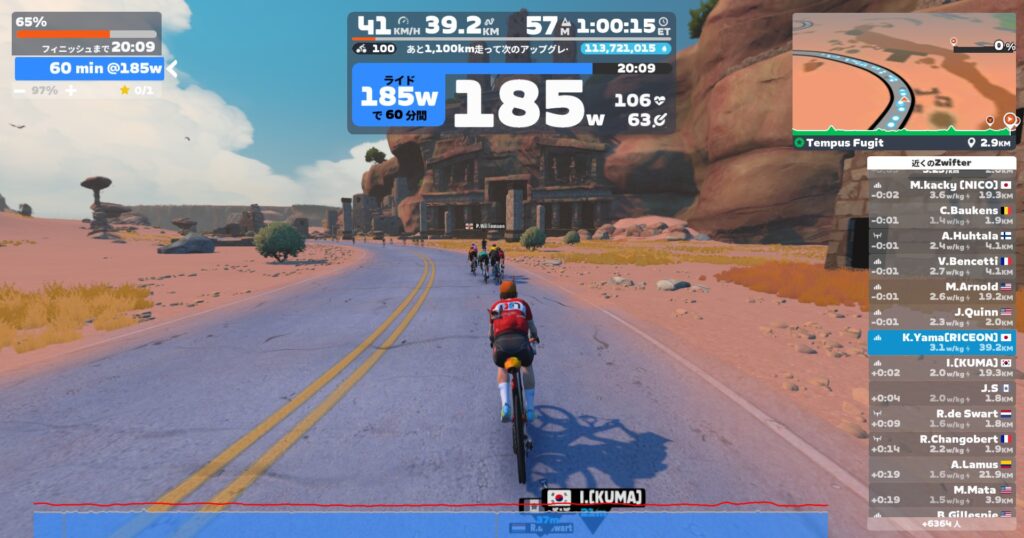This screenshot has width=1024, height=538.
Task: Collapse the workout panel with the arrow
Action: coord(171,68)
